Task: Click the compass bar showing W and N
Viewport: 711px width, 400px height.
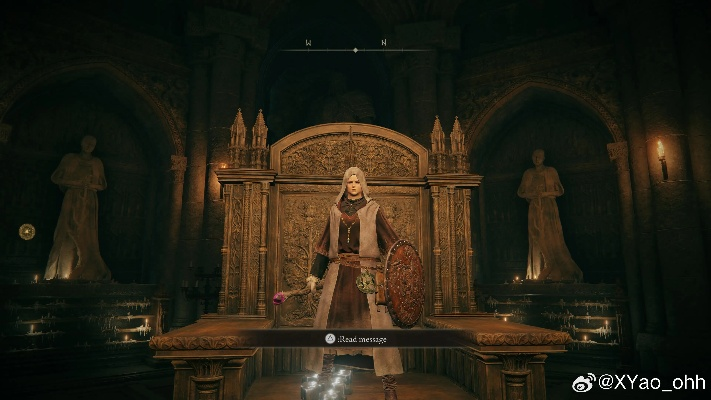Action: point(355,46)
